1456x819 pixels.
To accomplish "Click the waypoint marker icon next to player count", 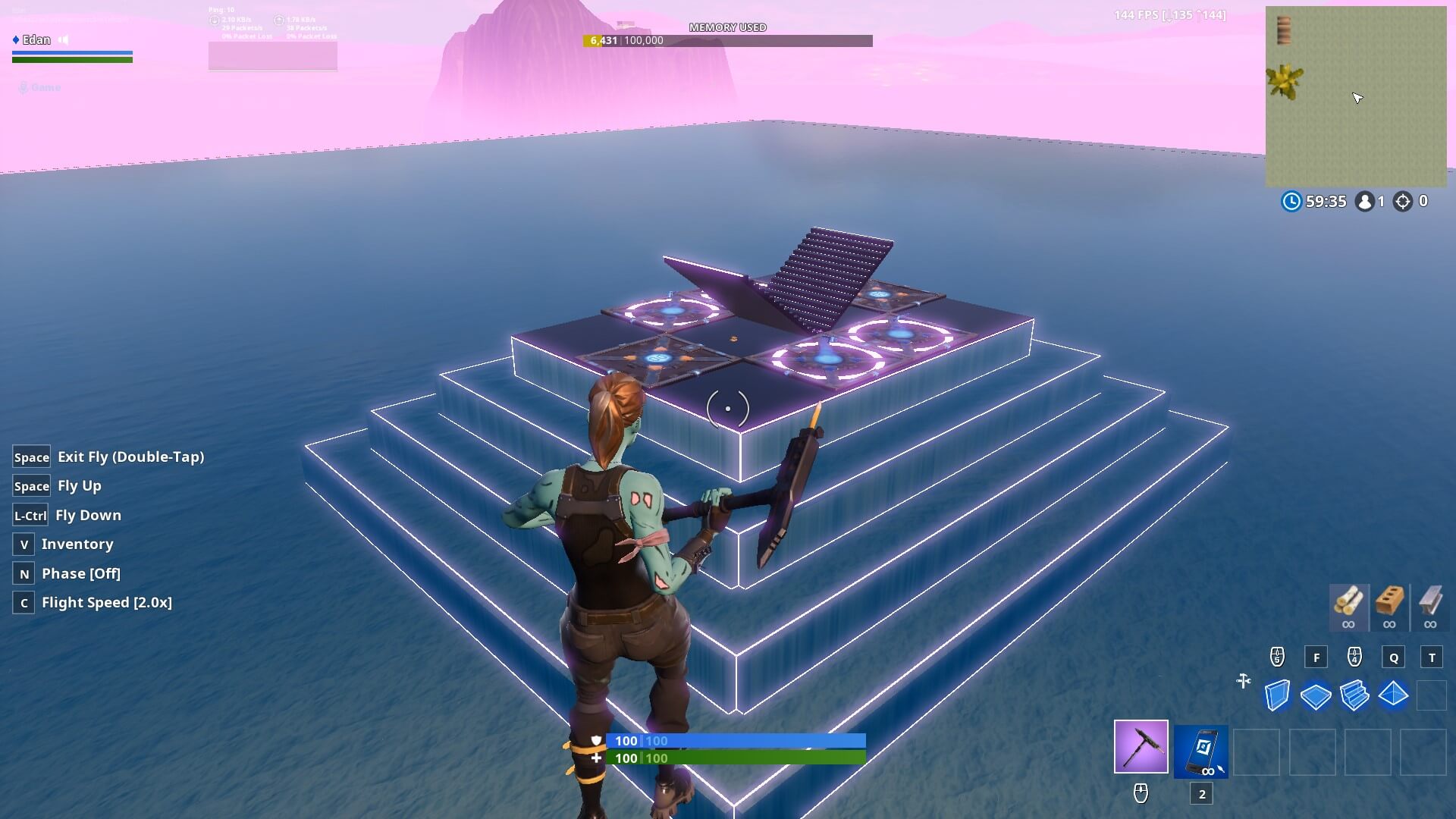I will [x=1404, y=201].
